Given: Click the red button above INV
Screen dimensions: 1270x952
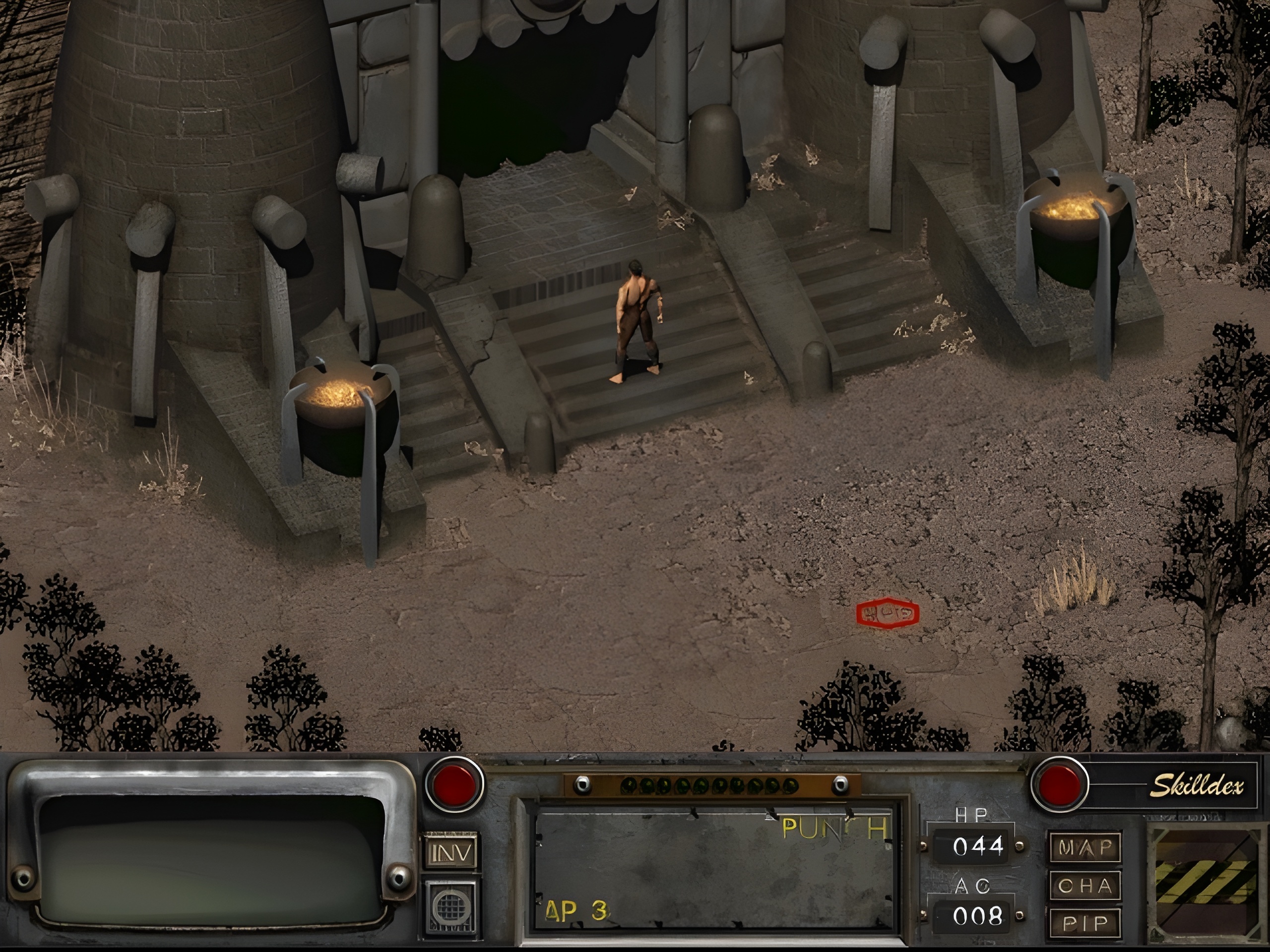Looking at the screenshot, I should coord(453,783).
